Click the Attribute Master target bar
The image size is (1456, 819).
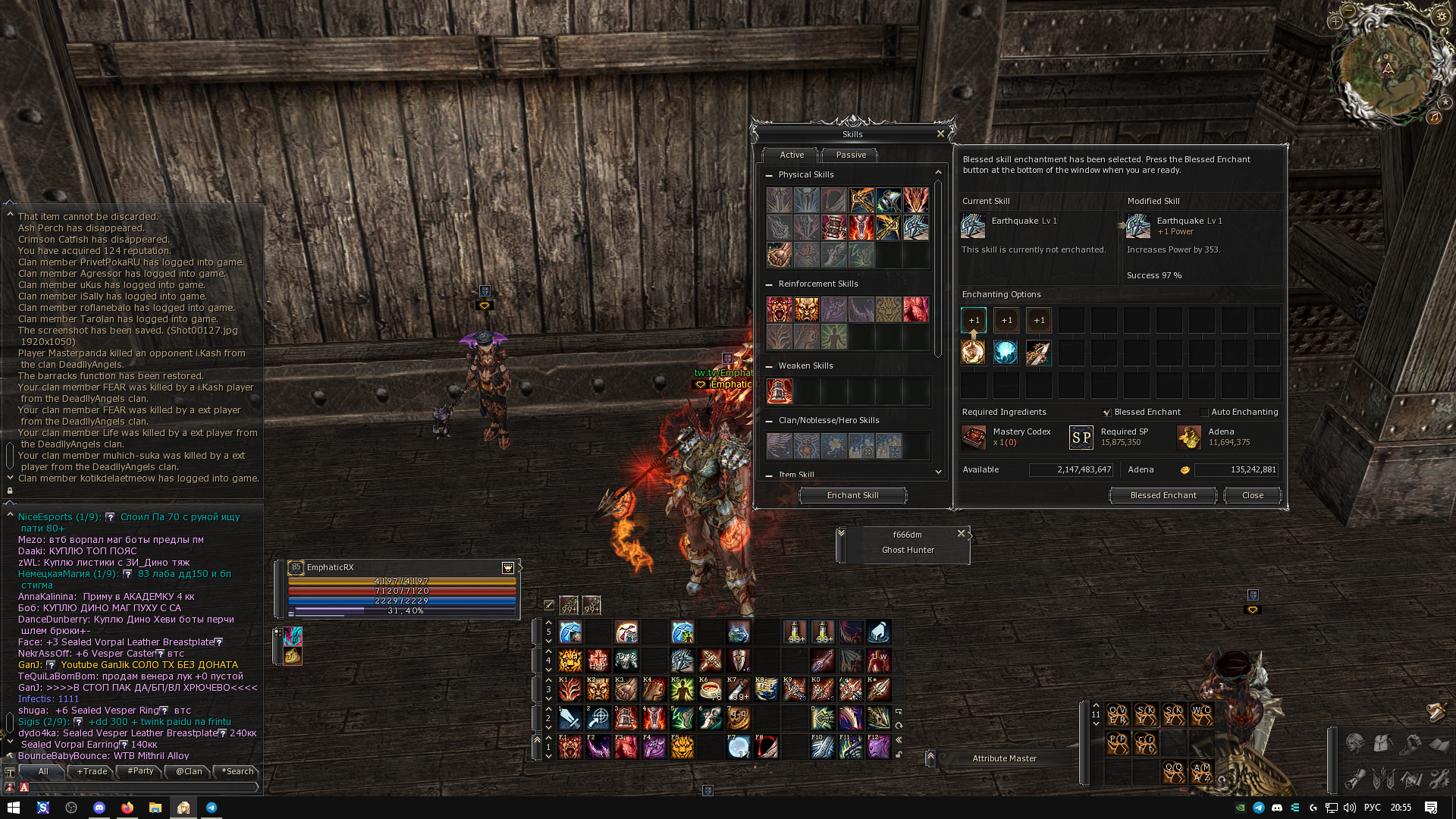point(1004,759)
